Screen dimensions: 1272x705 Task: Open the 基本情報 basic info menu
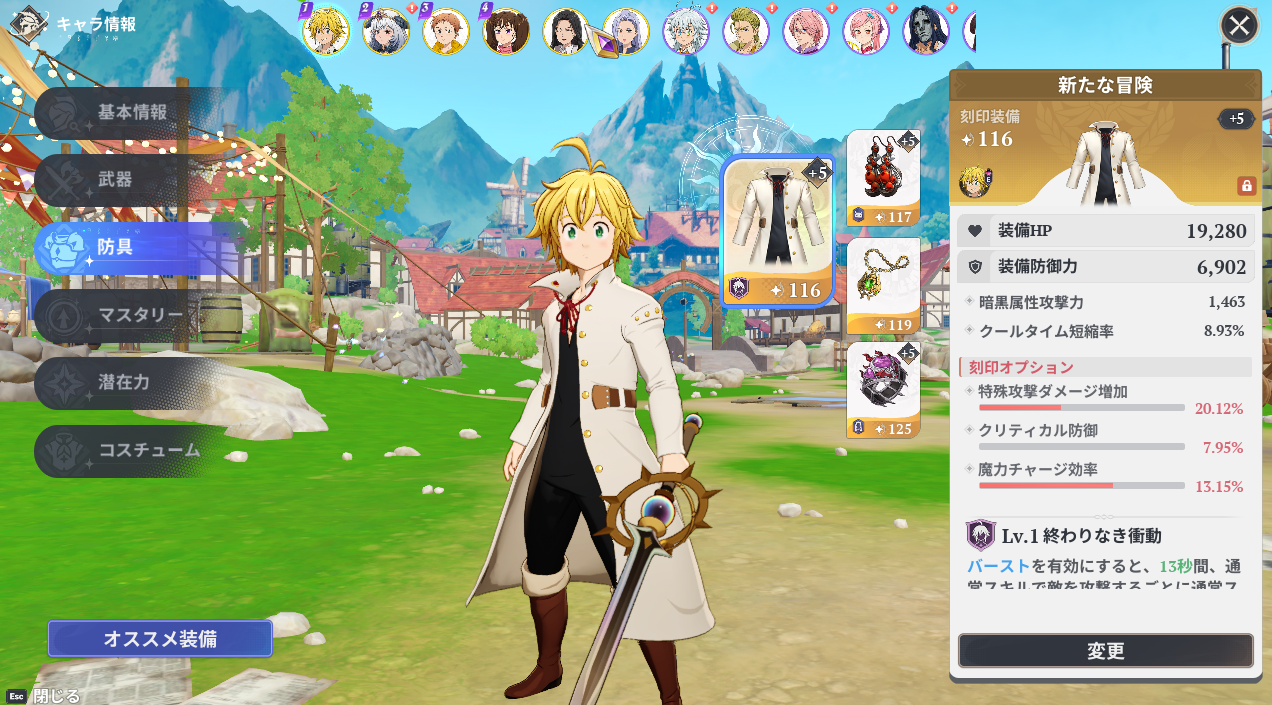tap(130, 113)
